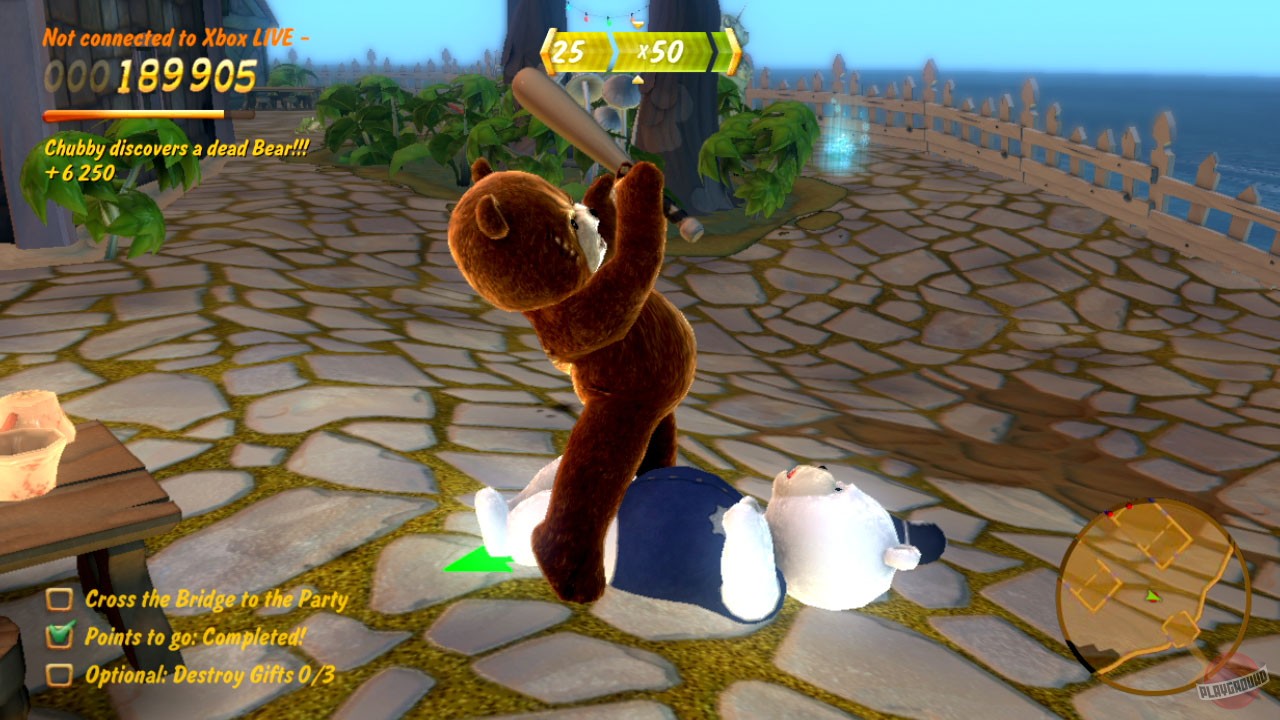1280x720 pixels.
Task: Click the player arrow icon on the minimap
Action: (x=1152, y=596)
